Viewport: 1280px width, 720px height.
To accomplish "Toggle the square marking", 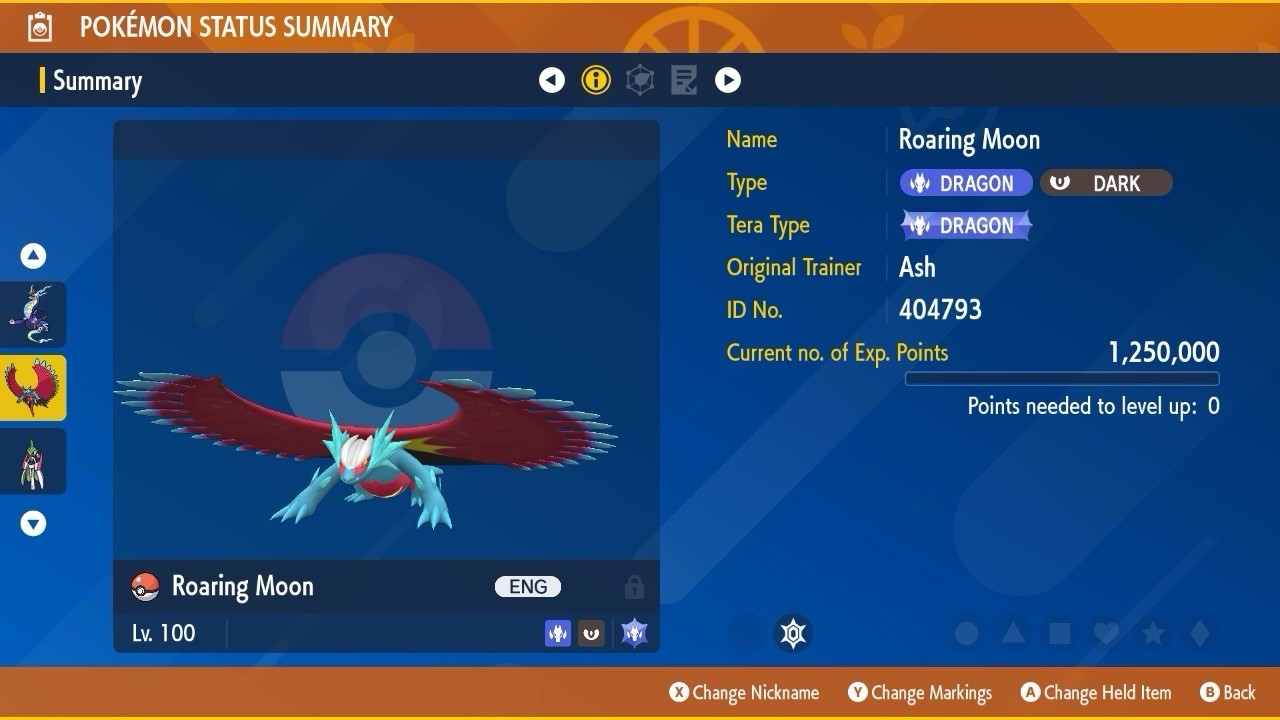I will point(1060,633).
